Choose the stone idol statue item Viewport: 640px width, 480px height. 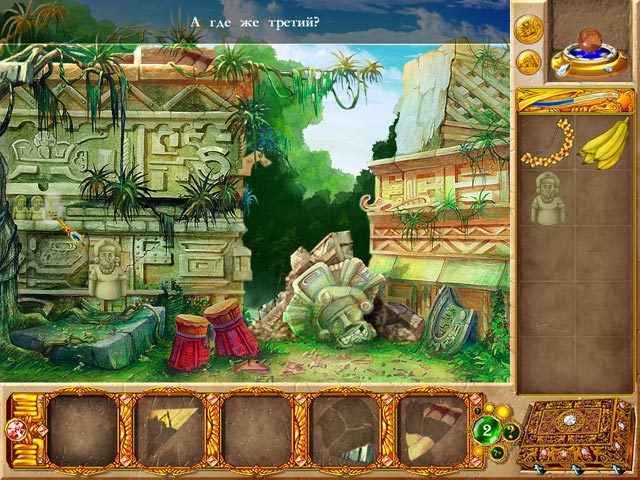[x=546, y=199]
